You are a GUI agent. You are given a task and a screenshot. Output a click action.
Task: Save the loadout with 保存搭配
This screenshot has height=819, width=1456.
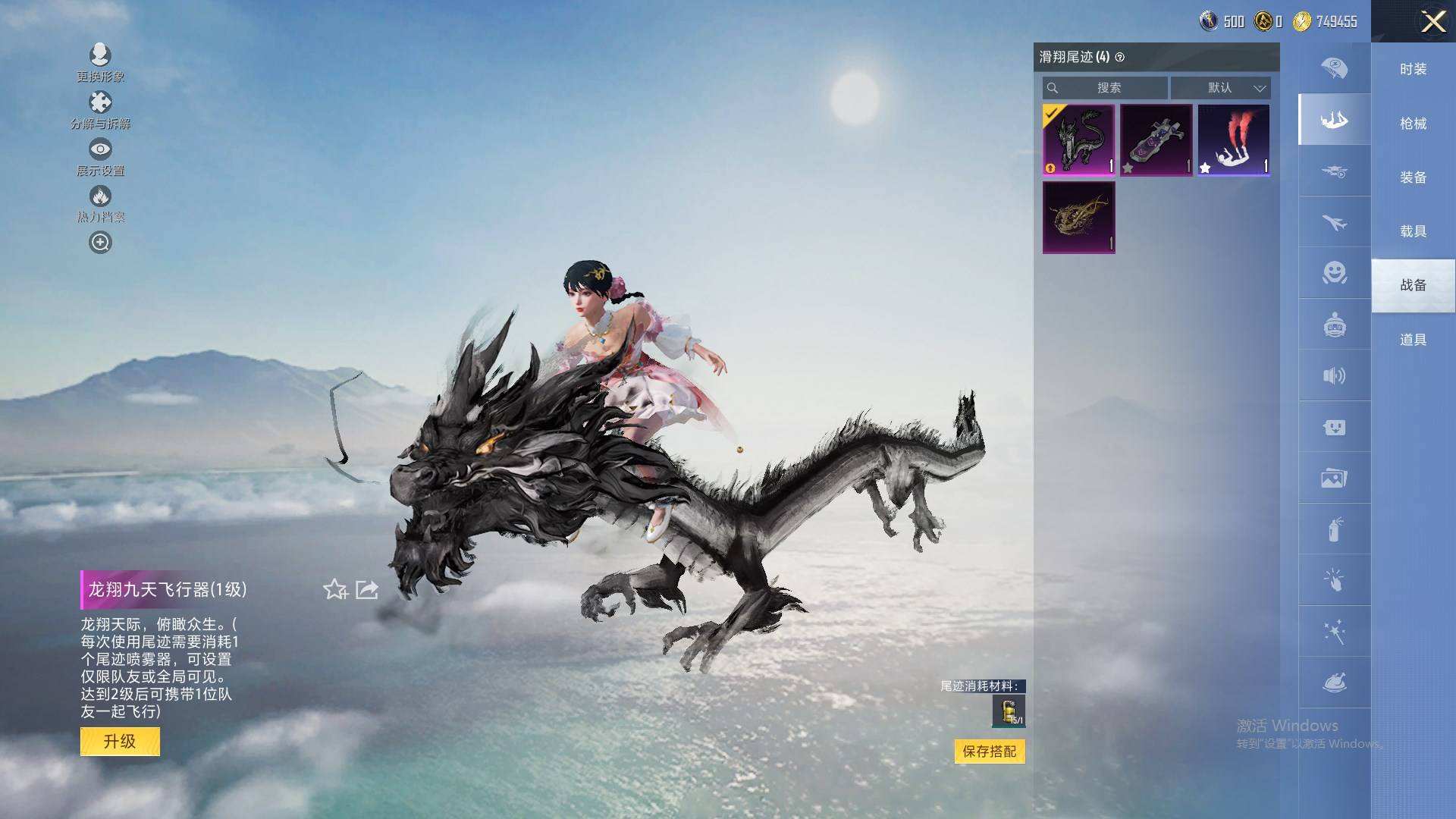[989, 751]
